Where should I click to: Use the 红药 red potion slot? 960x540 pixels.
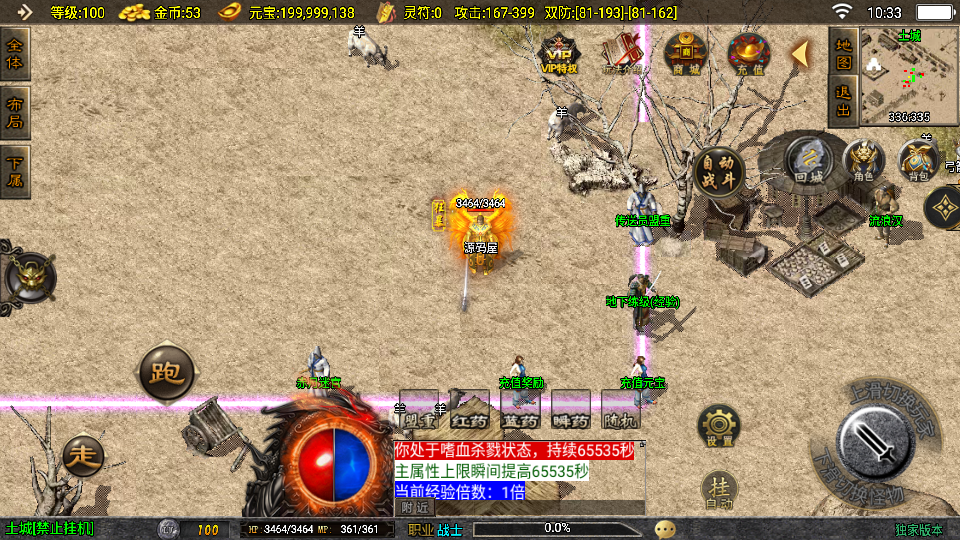point(469,408)
